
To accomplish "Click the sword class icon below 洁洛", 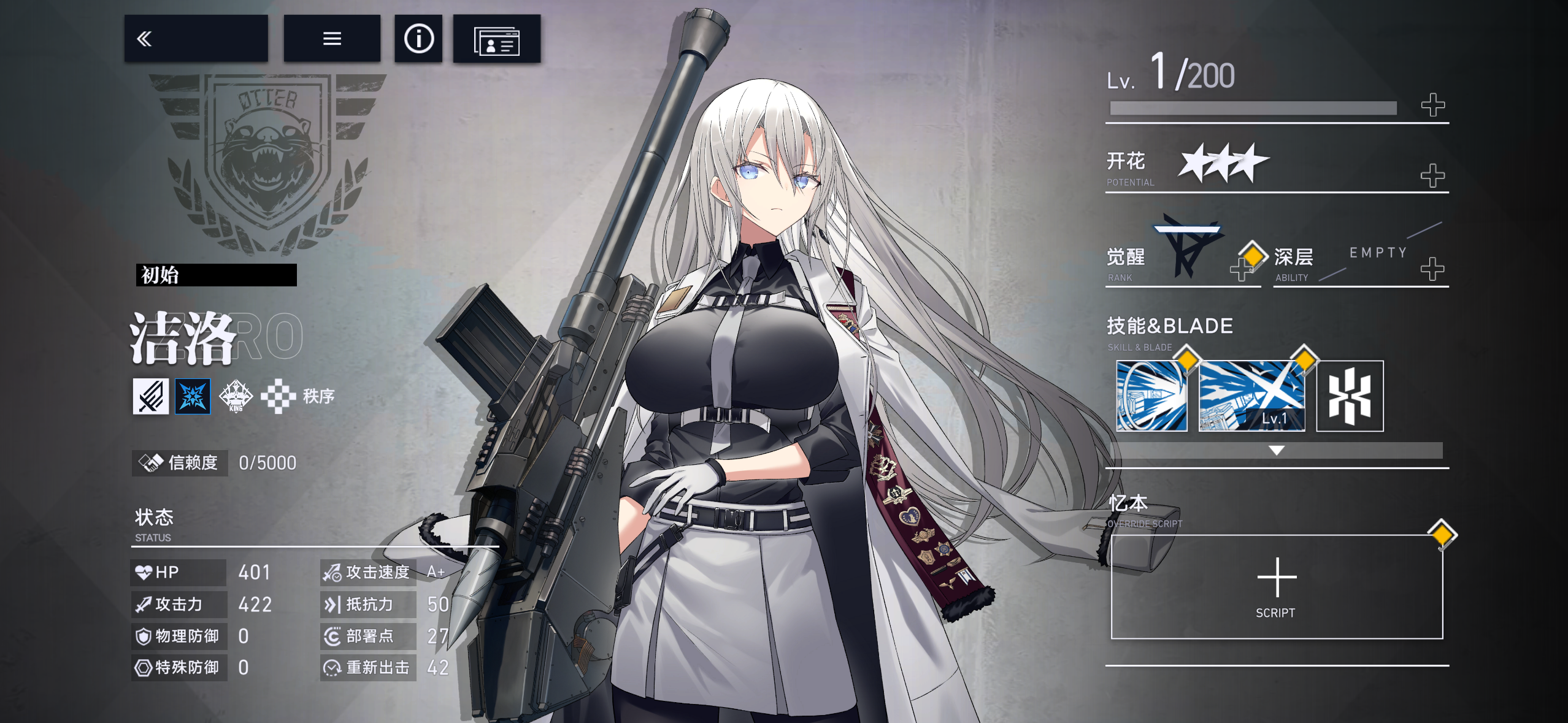I will coord(151,396).
